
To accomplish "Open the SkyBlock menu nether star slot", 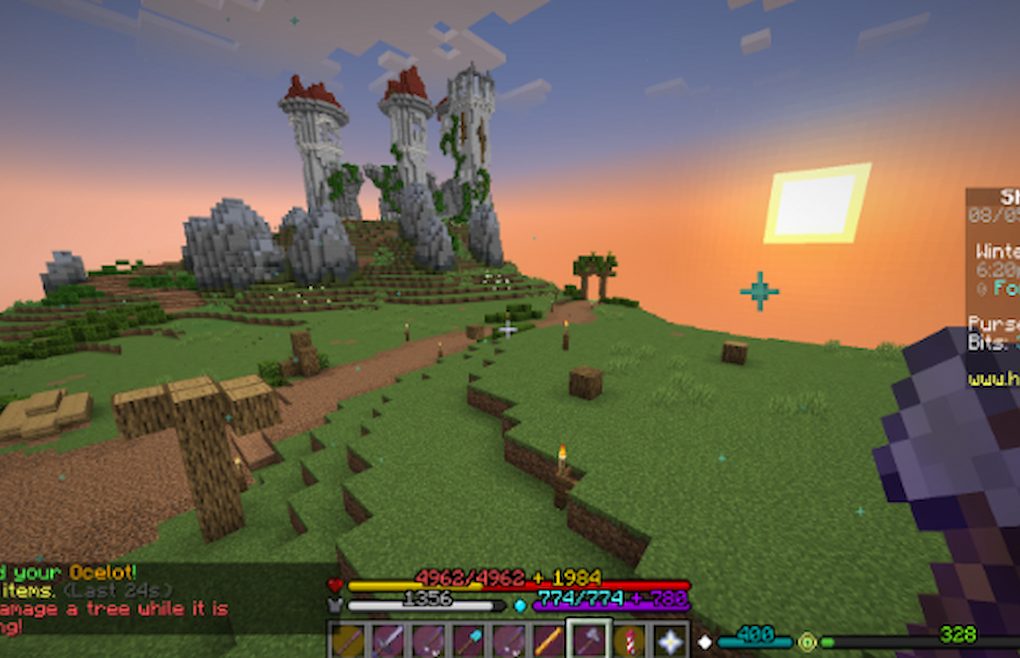I will pyautogui.click(x=670, y=641).
